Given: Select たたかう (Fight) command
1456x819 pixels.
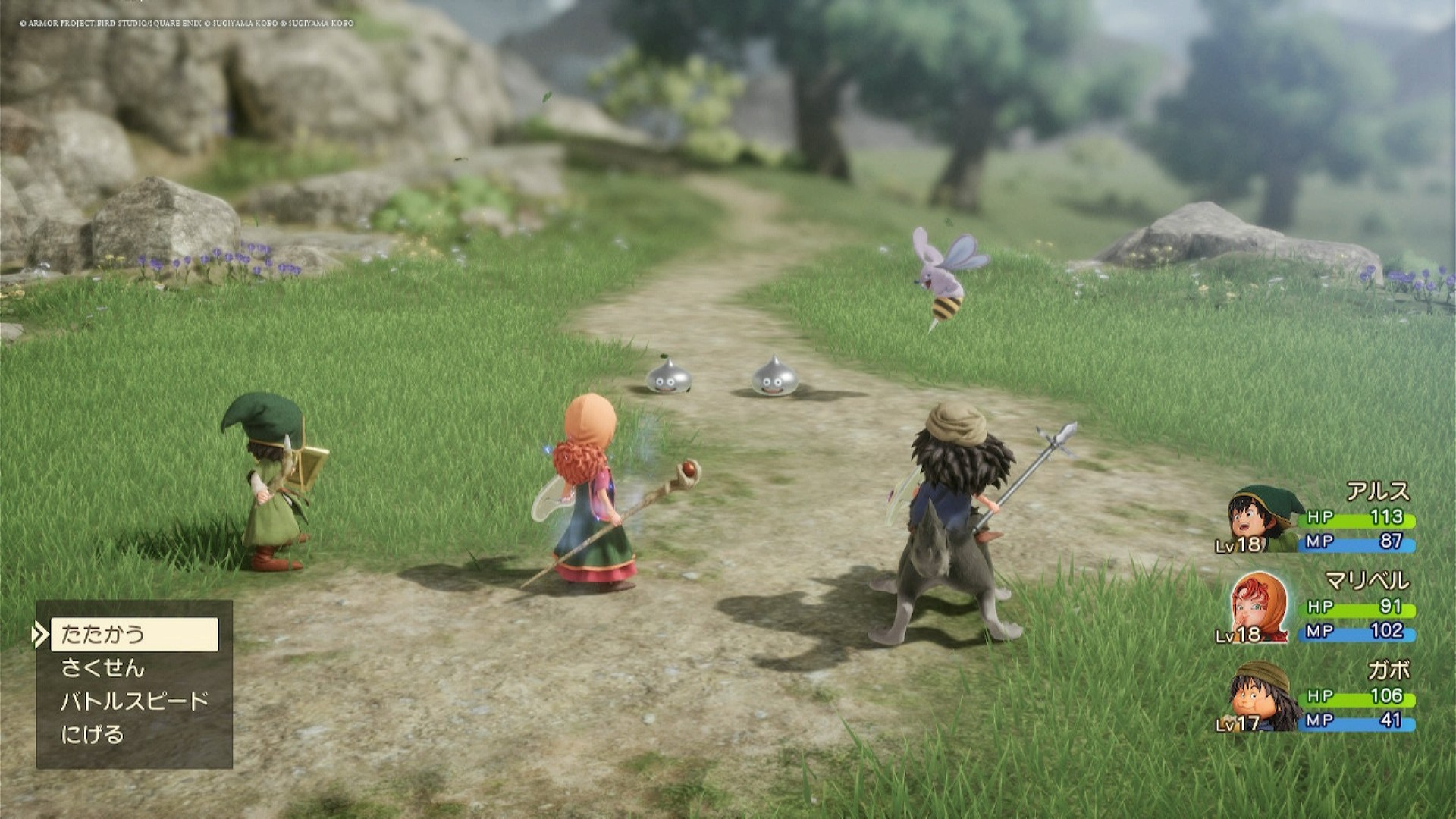Looking at the screenshot, I should [x=134, y=634].
